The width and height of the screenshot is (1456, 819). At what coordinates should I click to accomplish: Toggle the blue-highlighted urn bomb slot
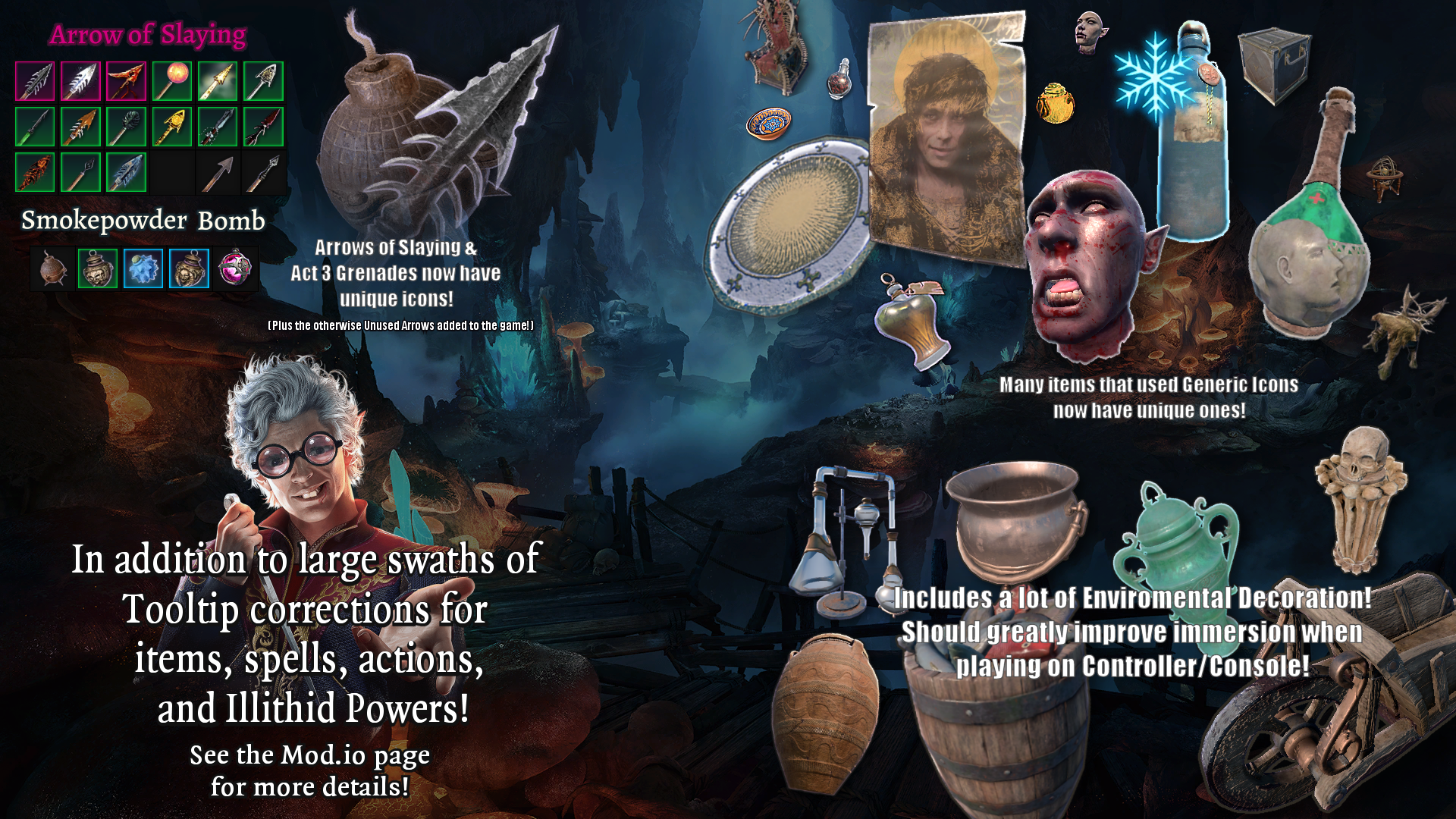pyautogui.click(x=190, y=269)
